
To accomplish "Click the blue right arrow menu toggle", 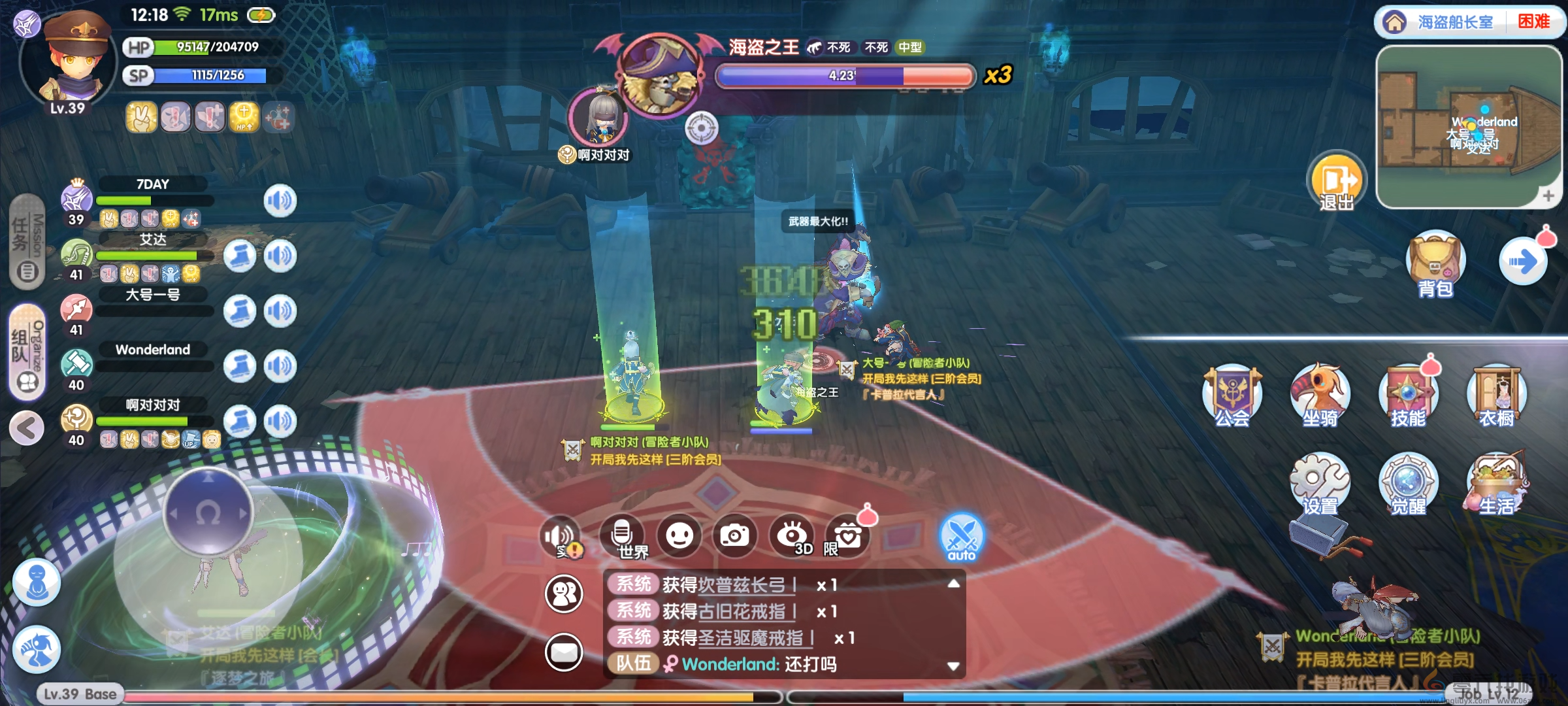I will (x=1523, y=263).
